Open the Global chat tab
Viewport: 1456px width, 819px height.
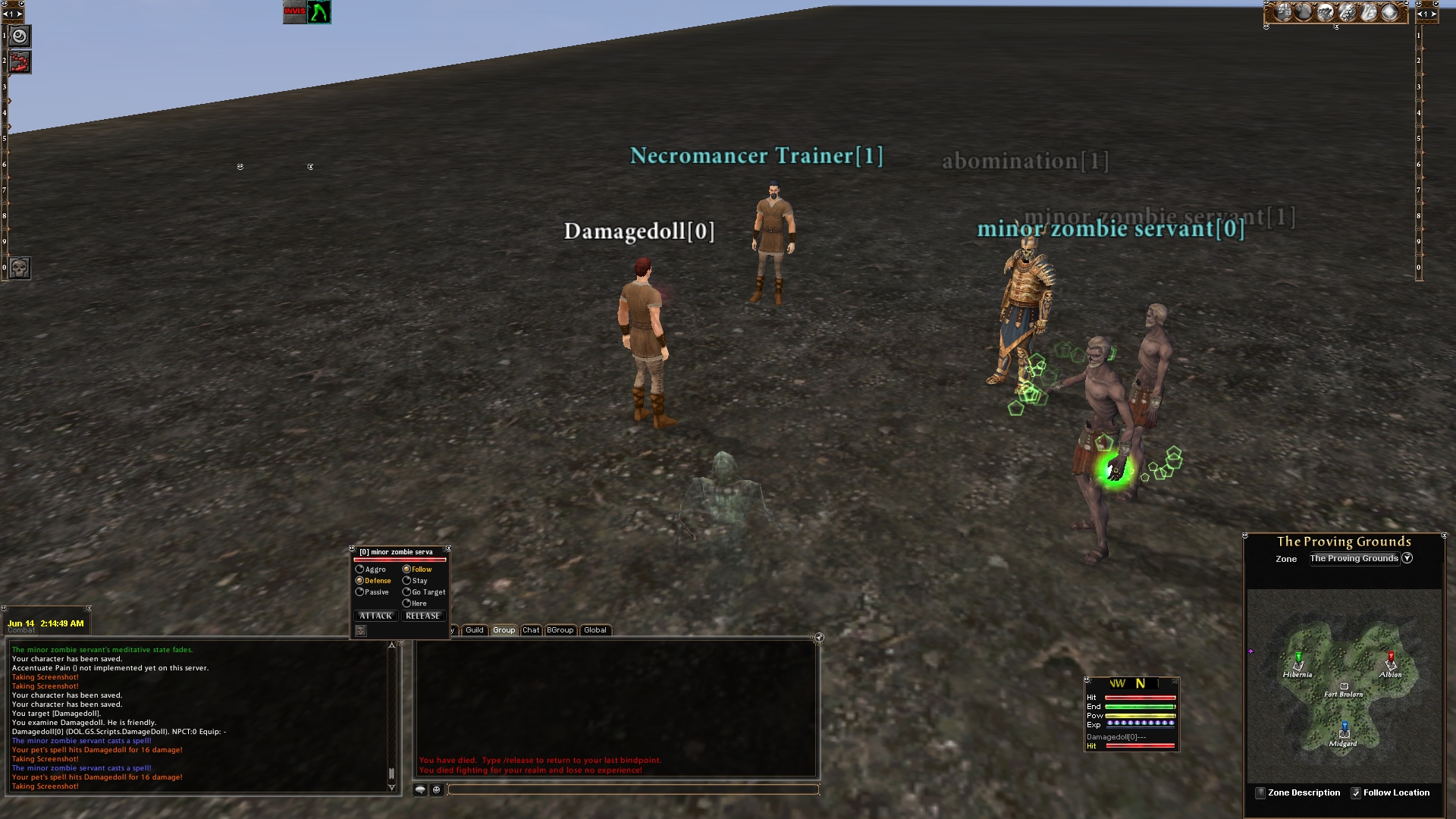[x=595, y=630]
